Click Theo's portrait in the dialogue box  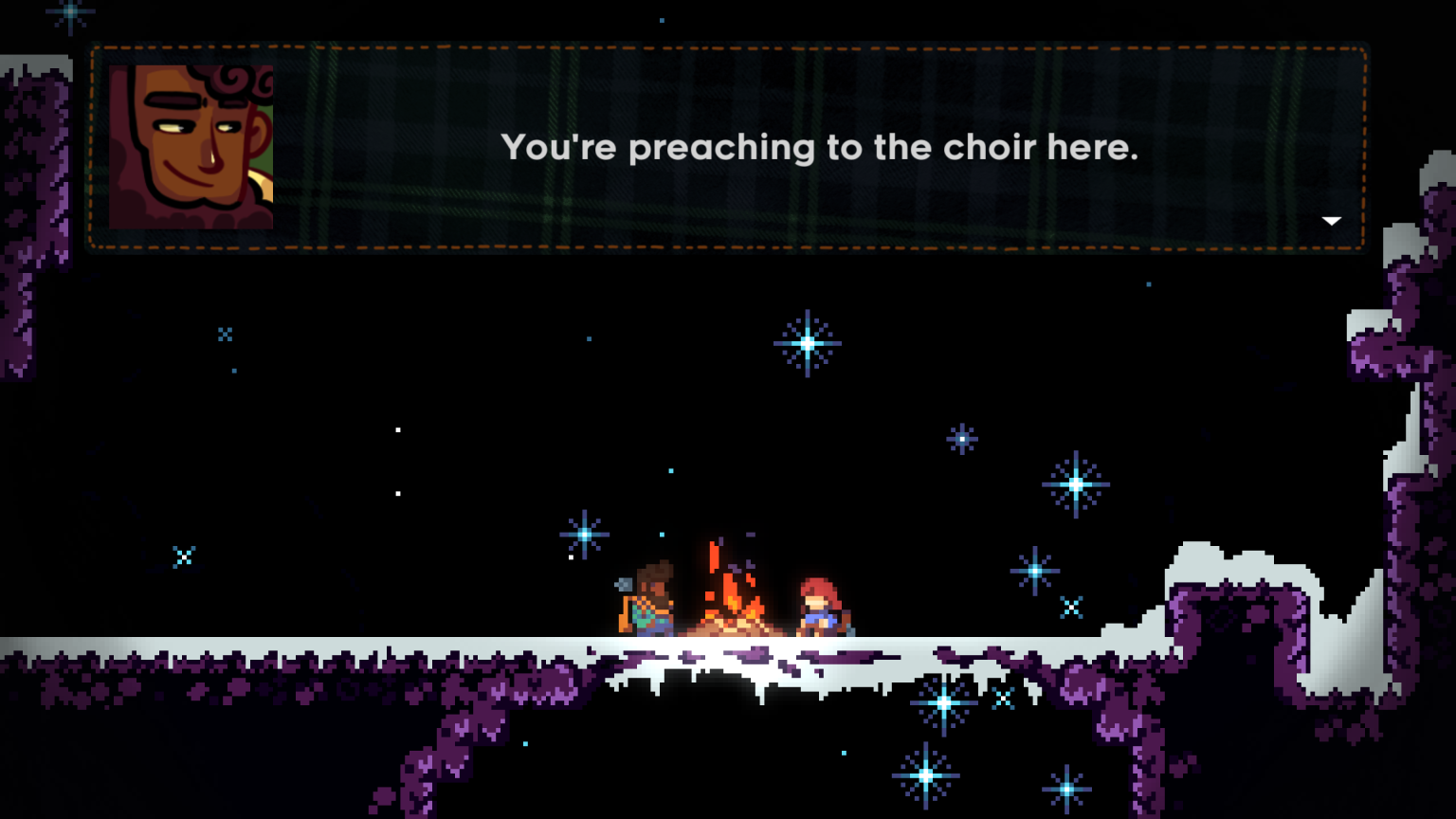click(x=190, y=147)
